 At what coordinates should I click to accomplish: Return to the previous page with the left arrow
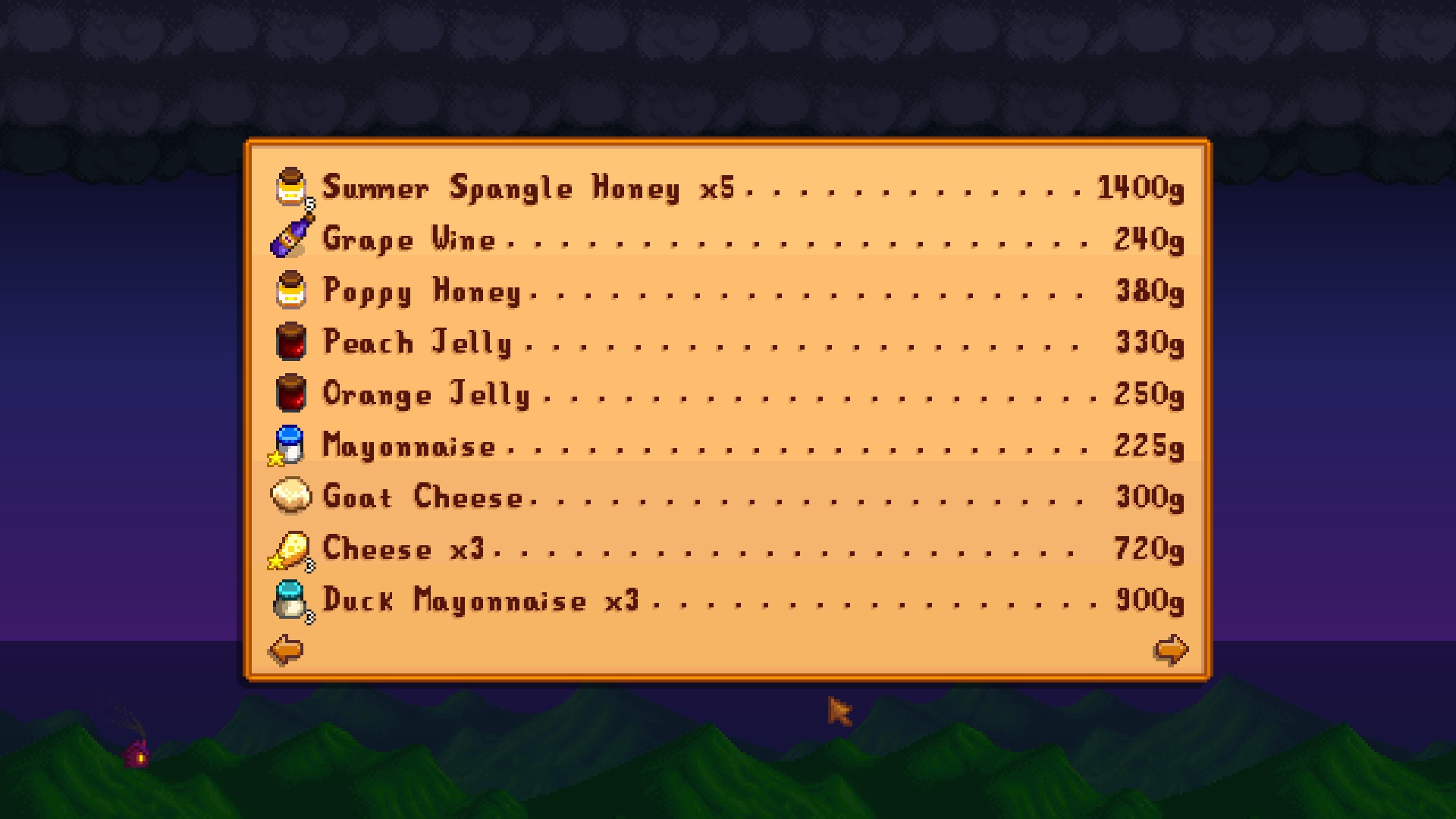tap(286, 650)
